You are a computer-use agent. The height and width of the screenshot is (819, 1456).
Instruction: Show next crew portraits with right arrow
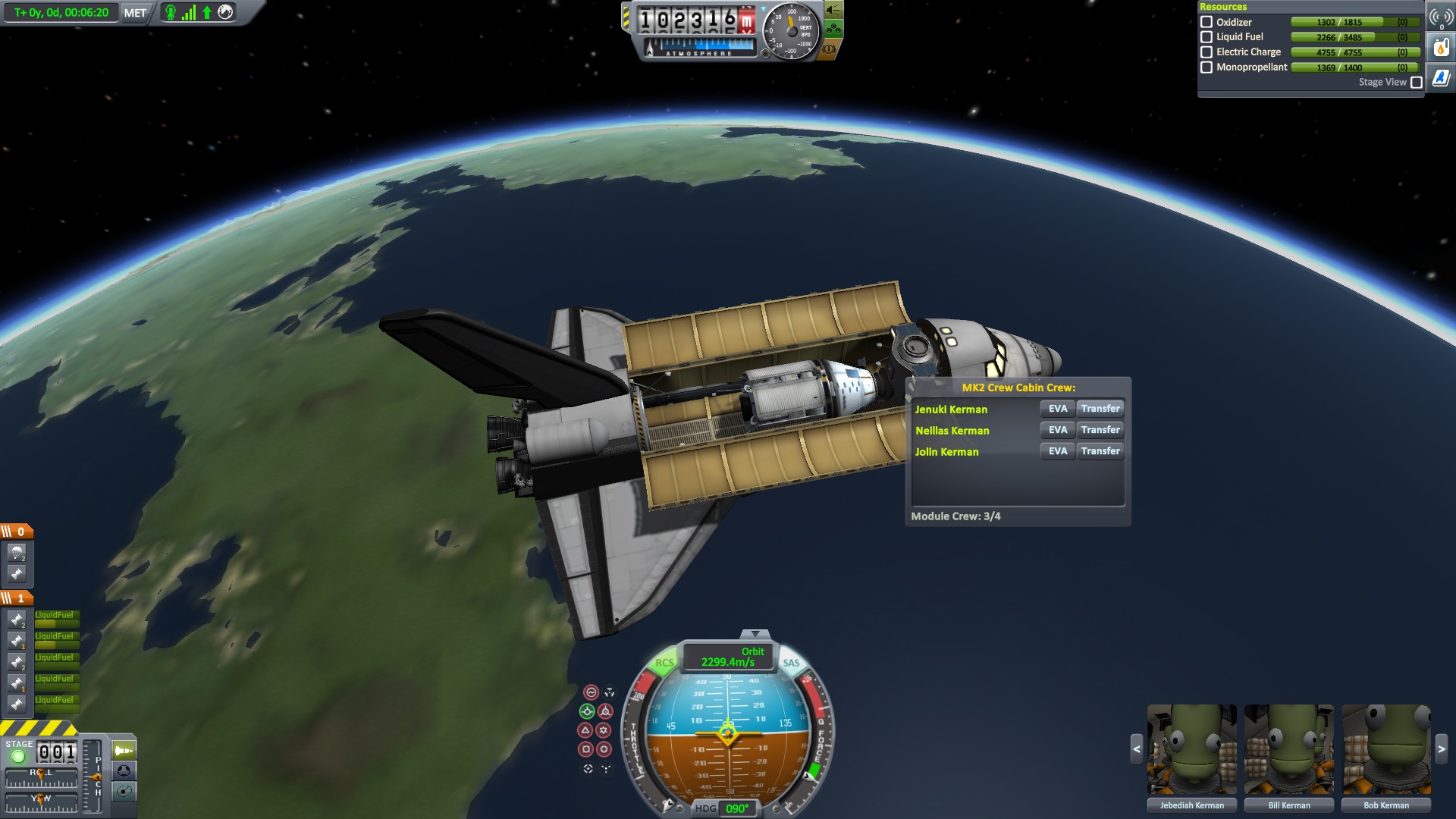[1441, 749]
